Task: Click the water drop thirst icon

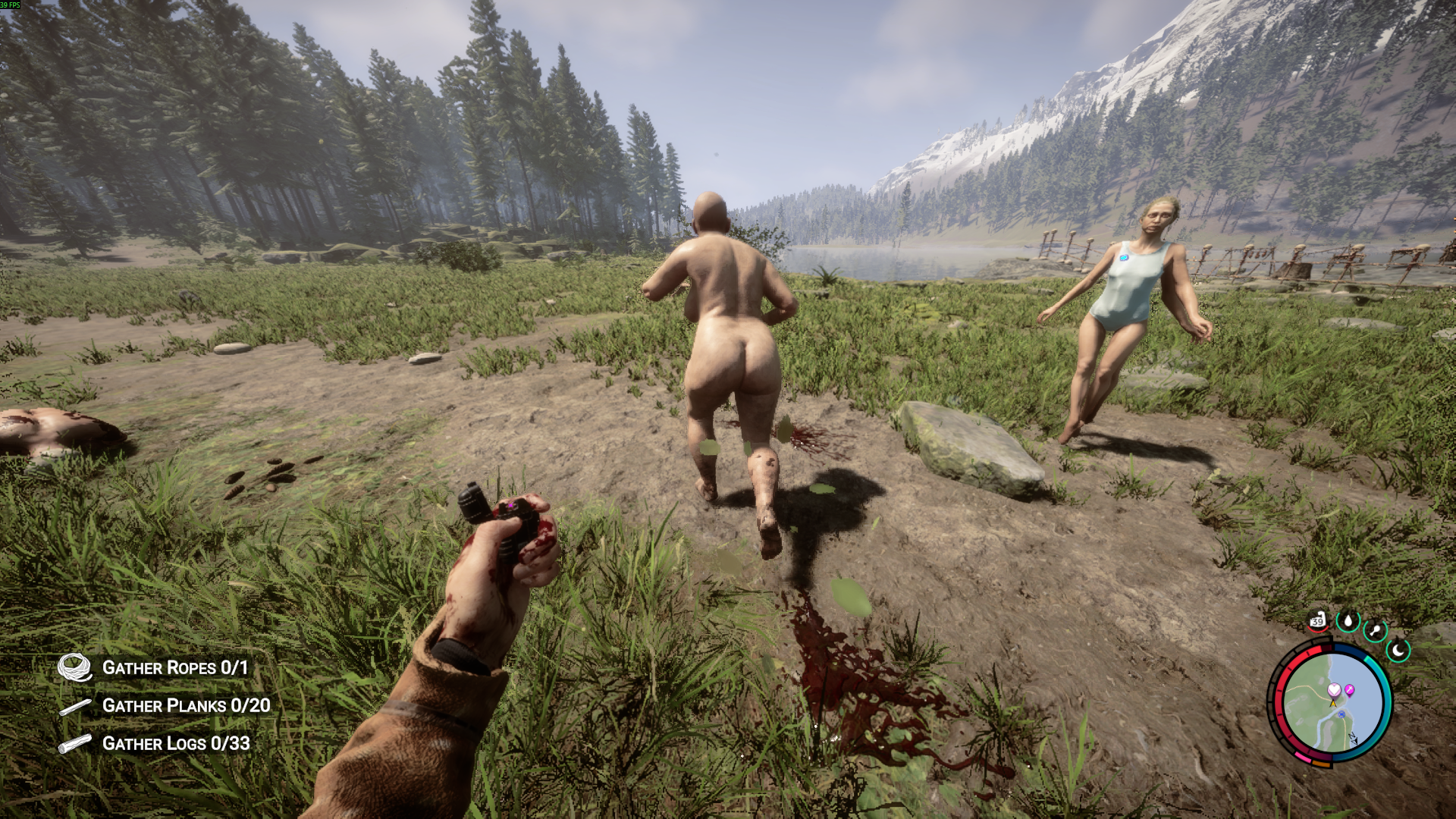Action: pyautogui.click(x=1348, y=622)
